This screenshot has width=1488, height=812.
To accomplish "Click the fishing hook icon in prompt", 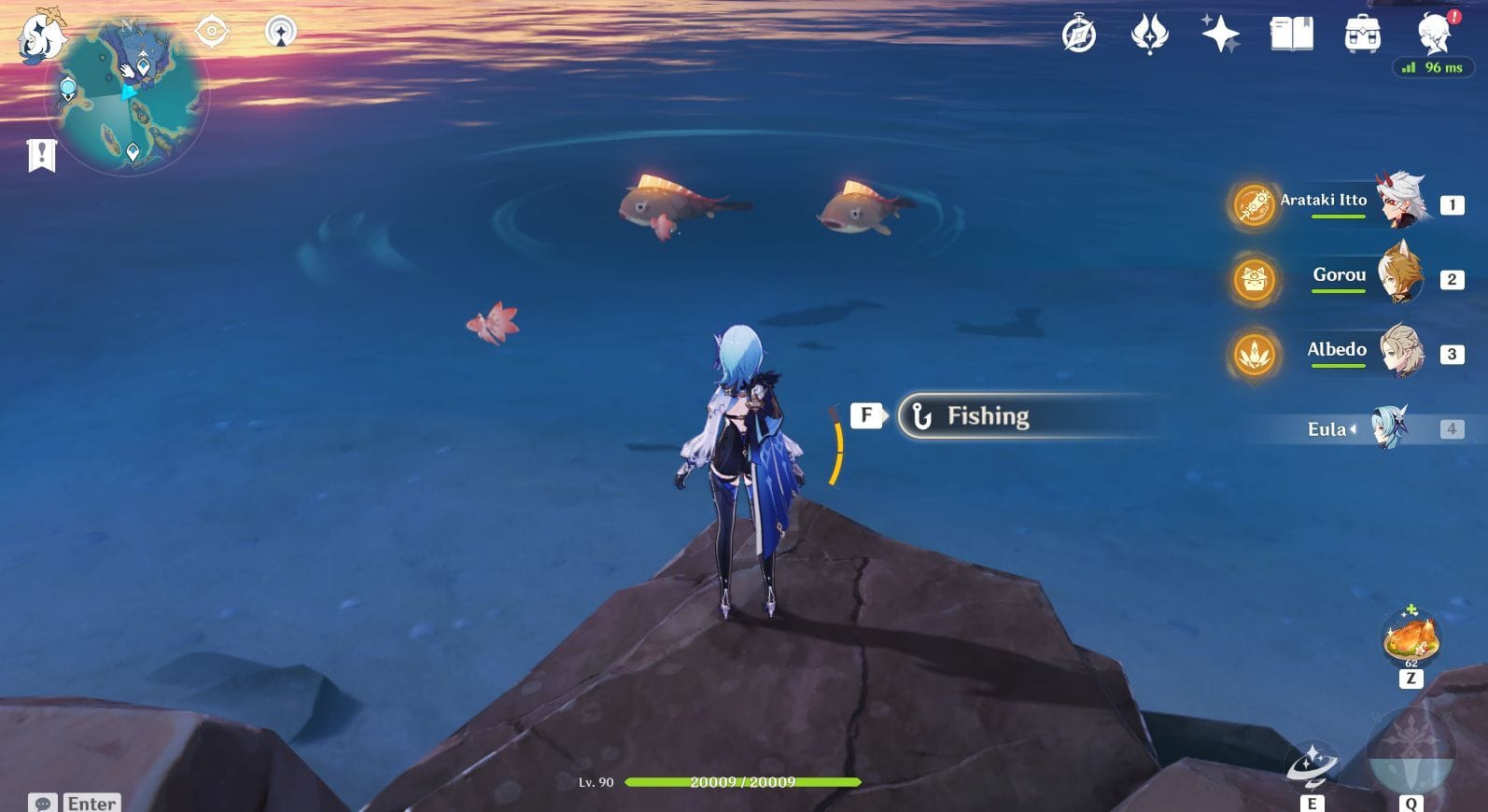I will [920, 415].
